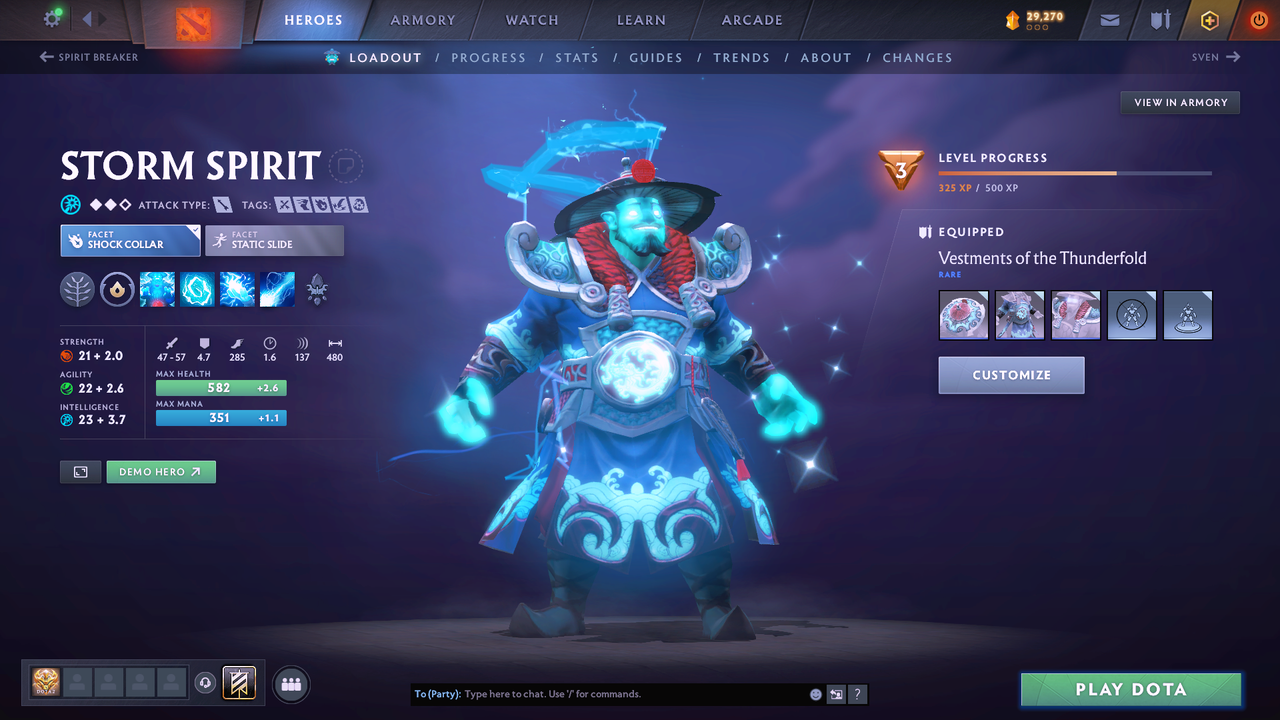View the Electric Vortex ability icon
The height and width of the screenshot is (720, 1280).
(197, 289)
